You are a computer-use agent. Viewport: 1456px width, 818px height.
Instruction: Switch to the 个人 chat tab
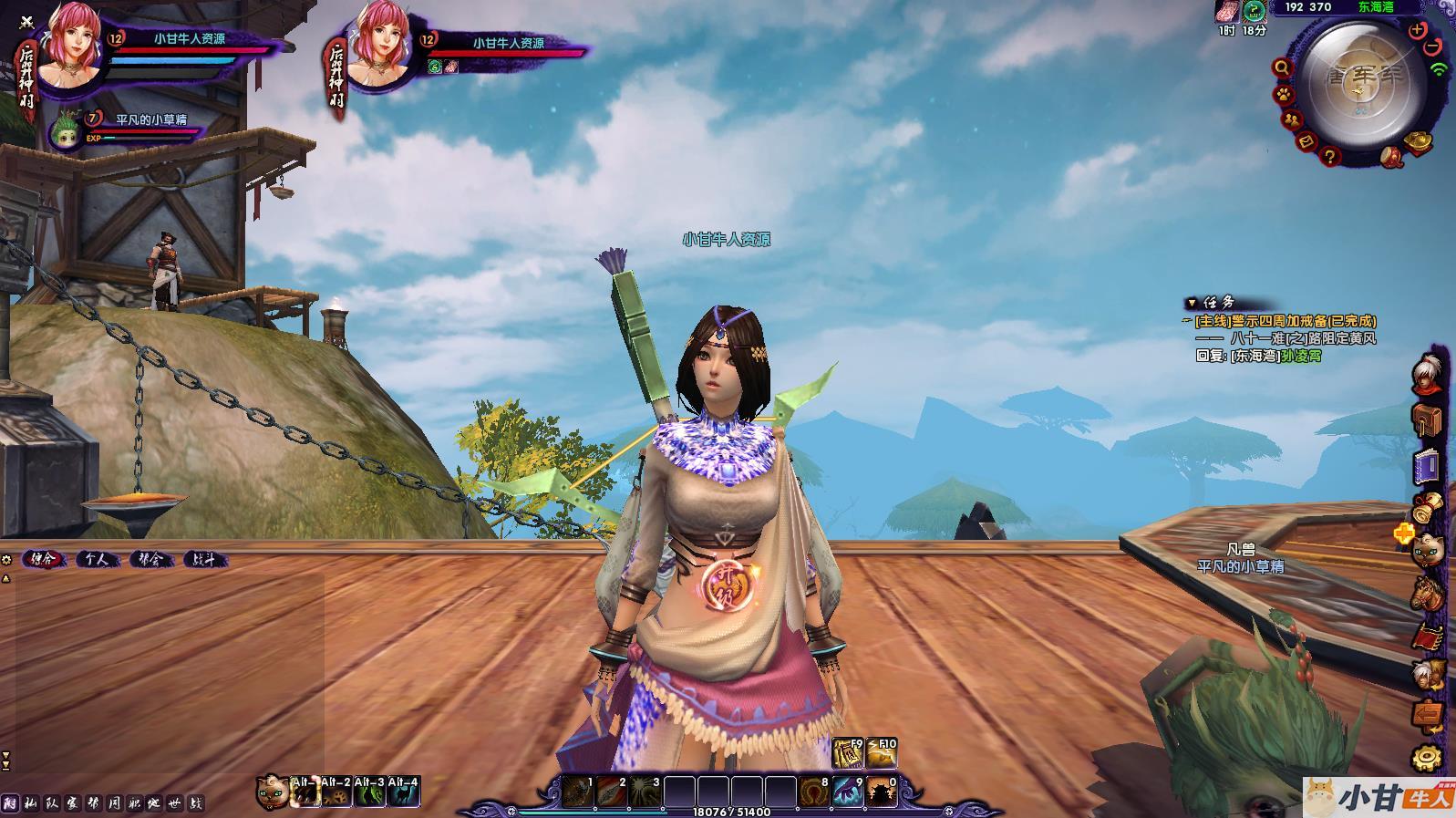[x=97, y=559]
